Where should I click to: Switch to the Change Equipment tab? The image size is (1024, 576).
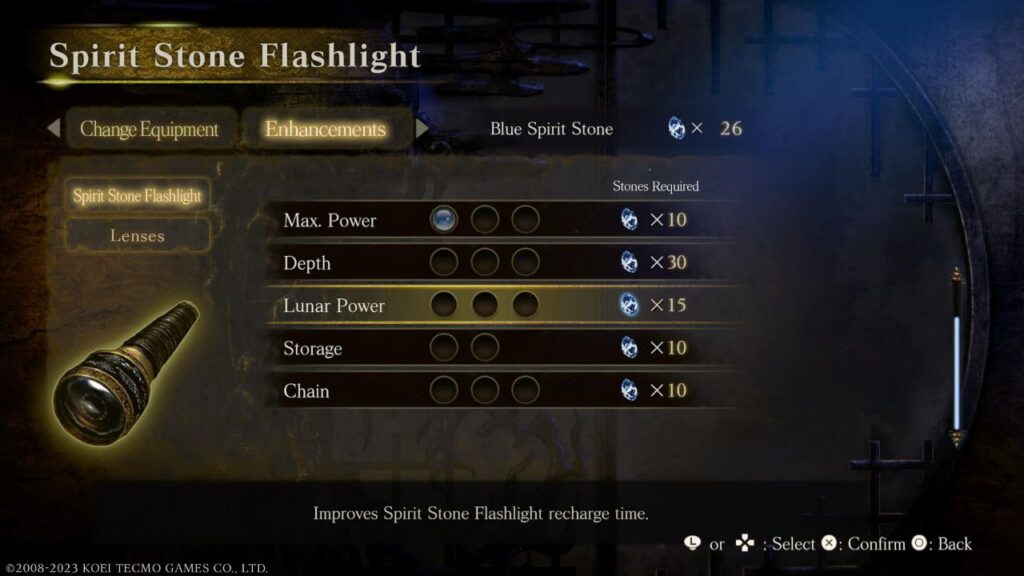(x=149, y=130)
